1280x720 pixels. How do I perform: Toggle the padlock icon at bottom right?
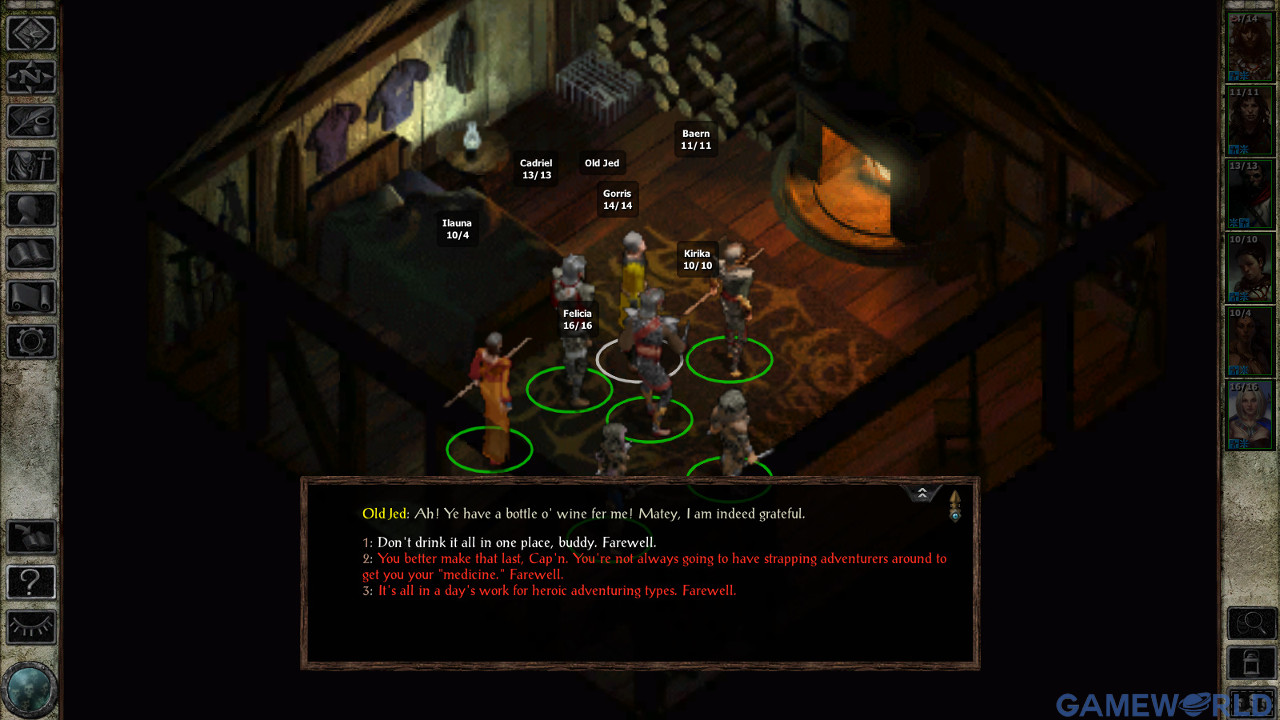1251,661
